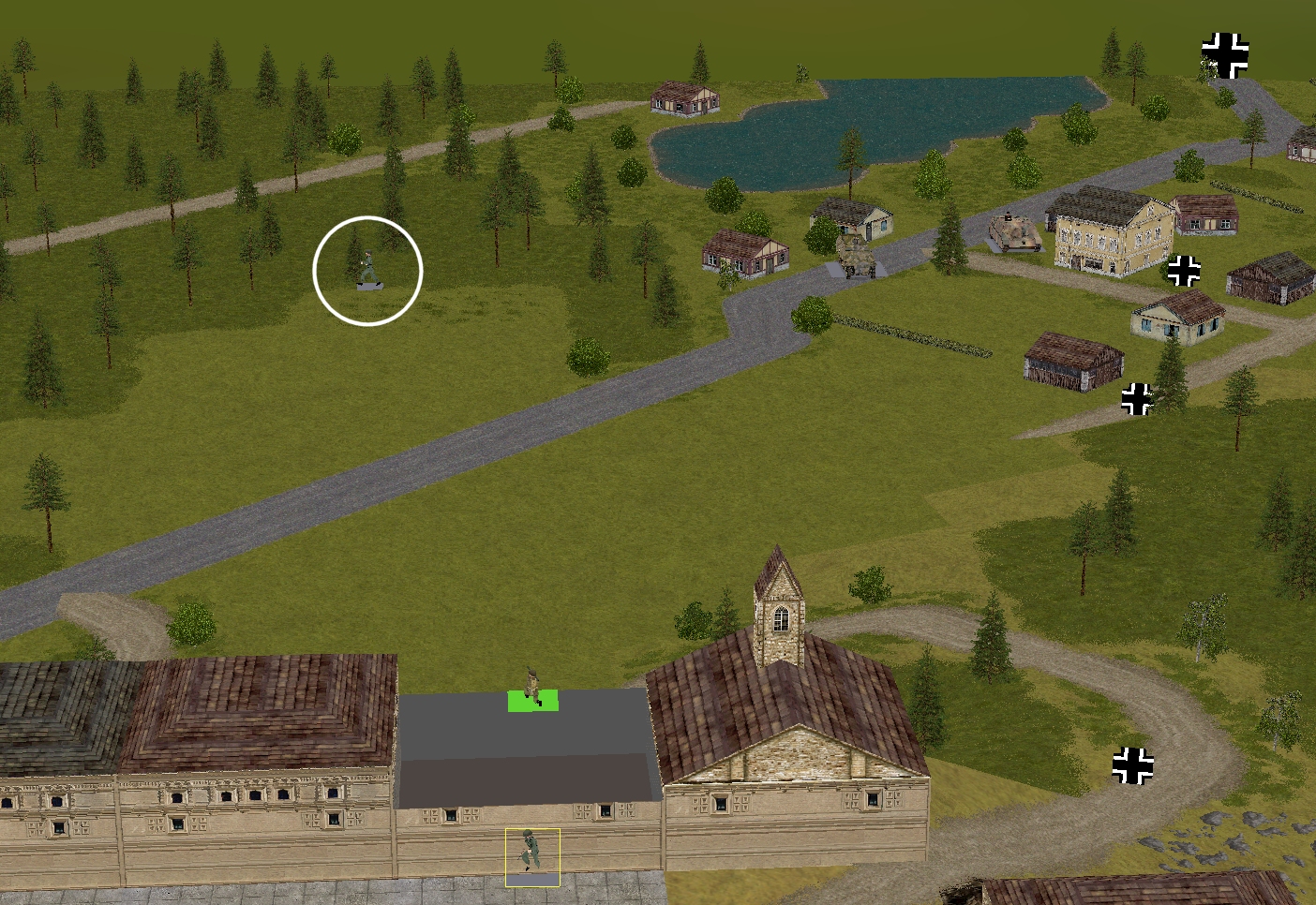This screenshot has width=1316, height=905.
Task: Select the soldier on the green rooftop tile
Action: click(x=532, y=689)
